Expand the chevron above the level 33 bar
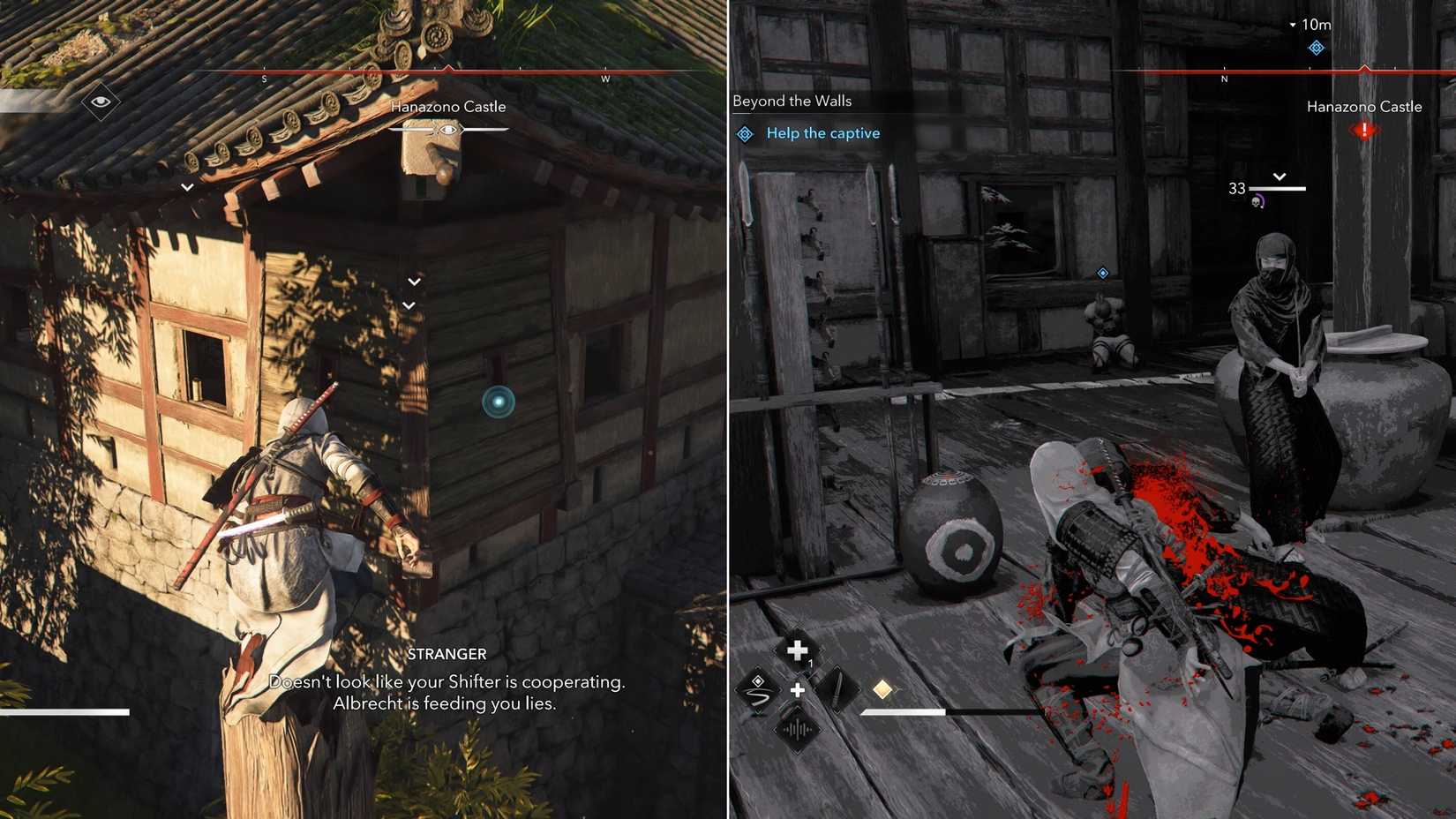Viewport: 1456px width, 819px height. (x=1280, y=177)
